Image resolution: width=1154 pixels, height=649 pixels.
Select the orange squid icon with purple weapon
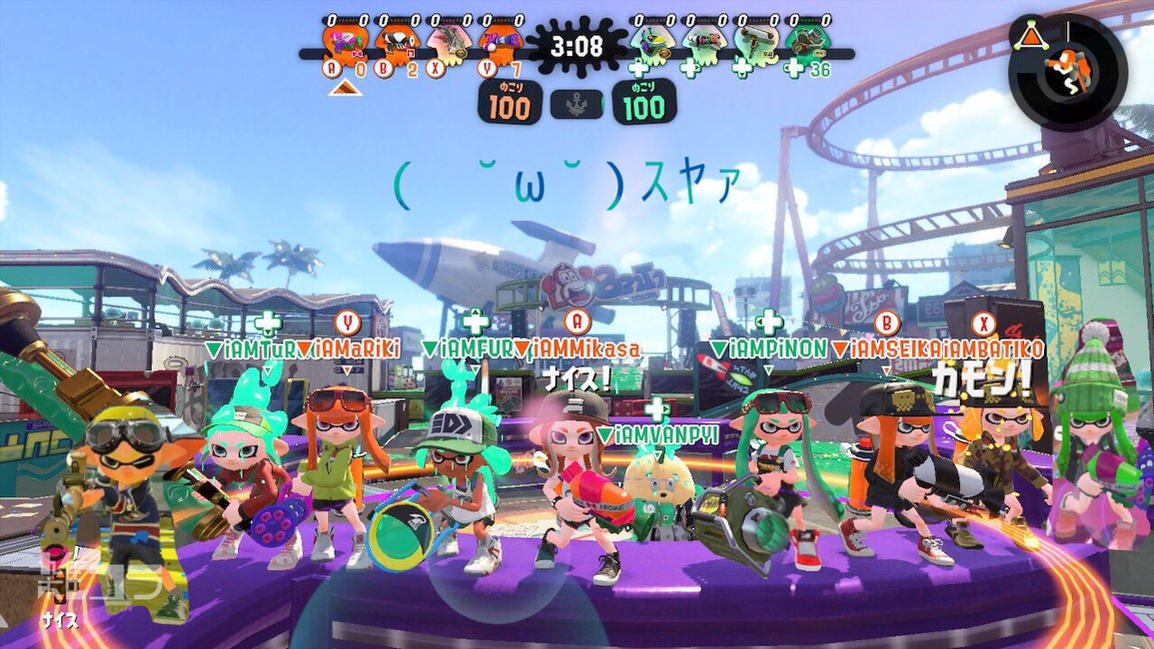[x=499, y=42]
